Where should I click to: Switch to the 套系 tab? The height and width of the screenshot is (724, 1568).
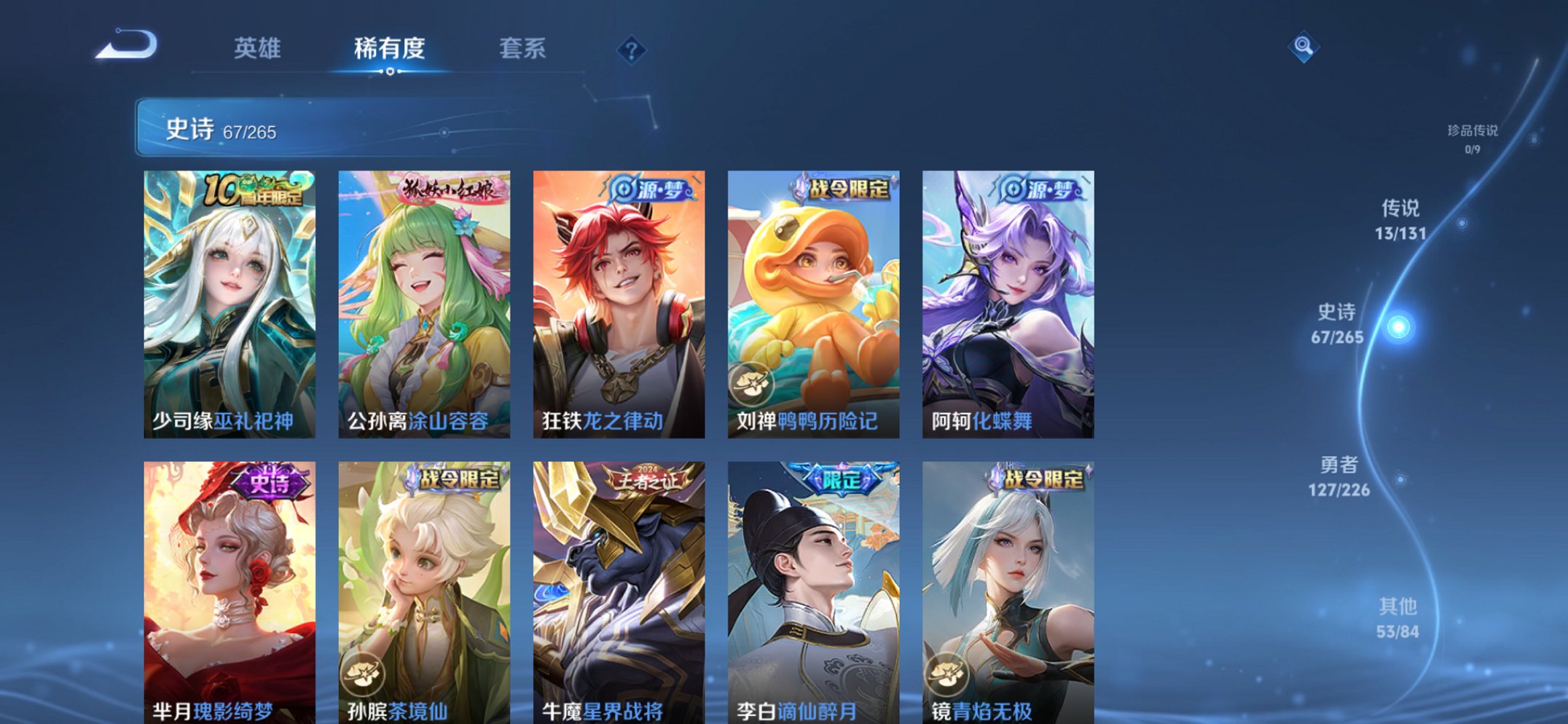522,48
